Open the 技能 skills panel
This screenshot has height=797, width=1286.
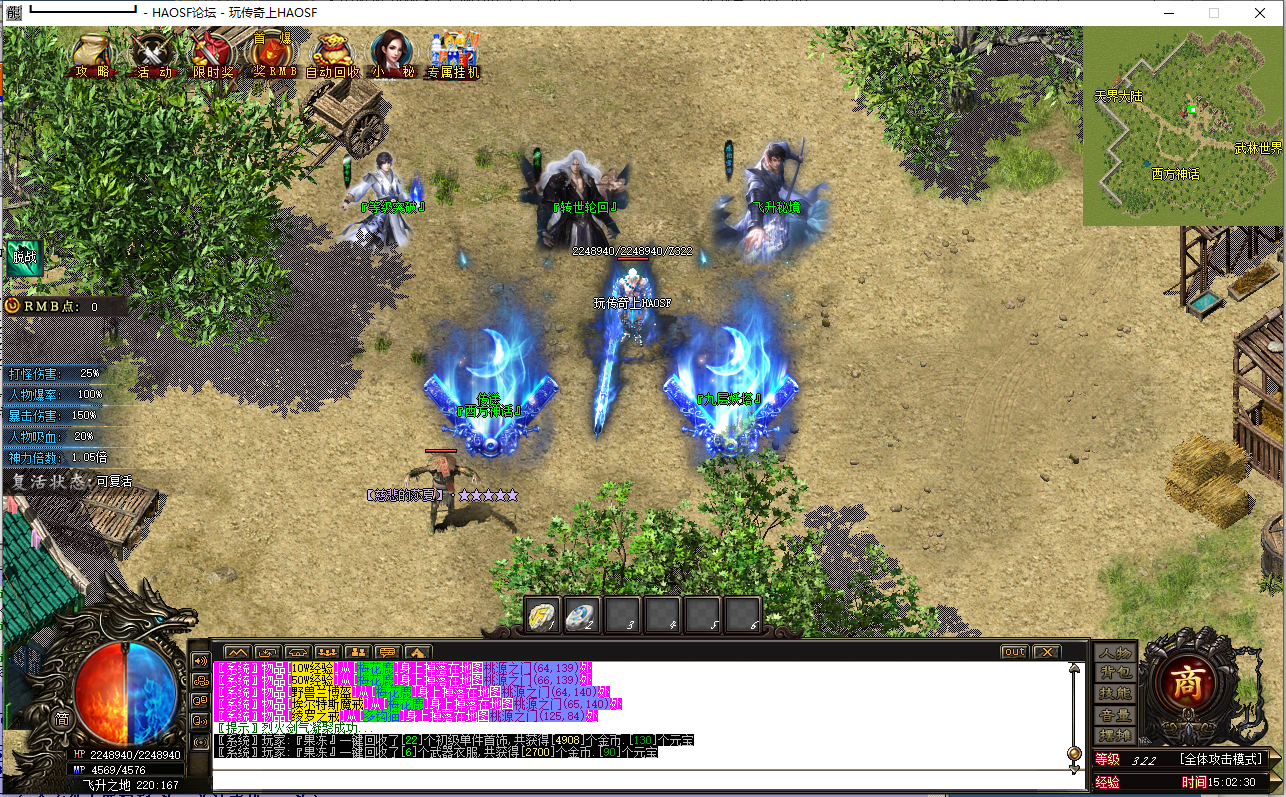(1117, 693)
